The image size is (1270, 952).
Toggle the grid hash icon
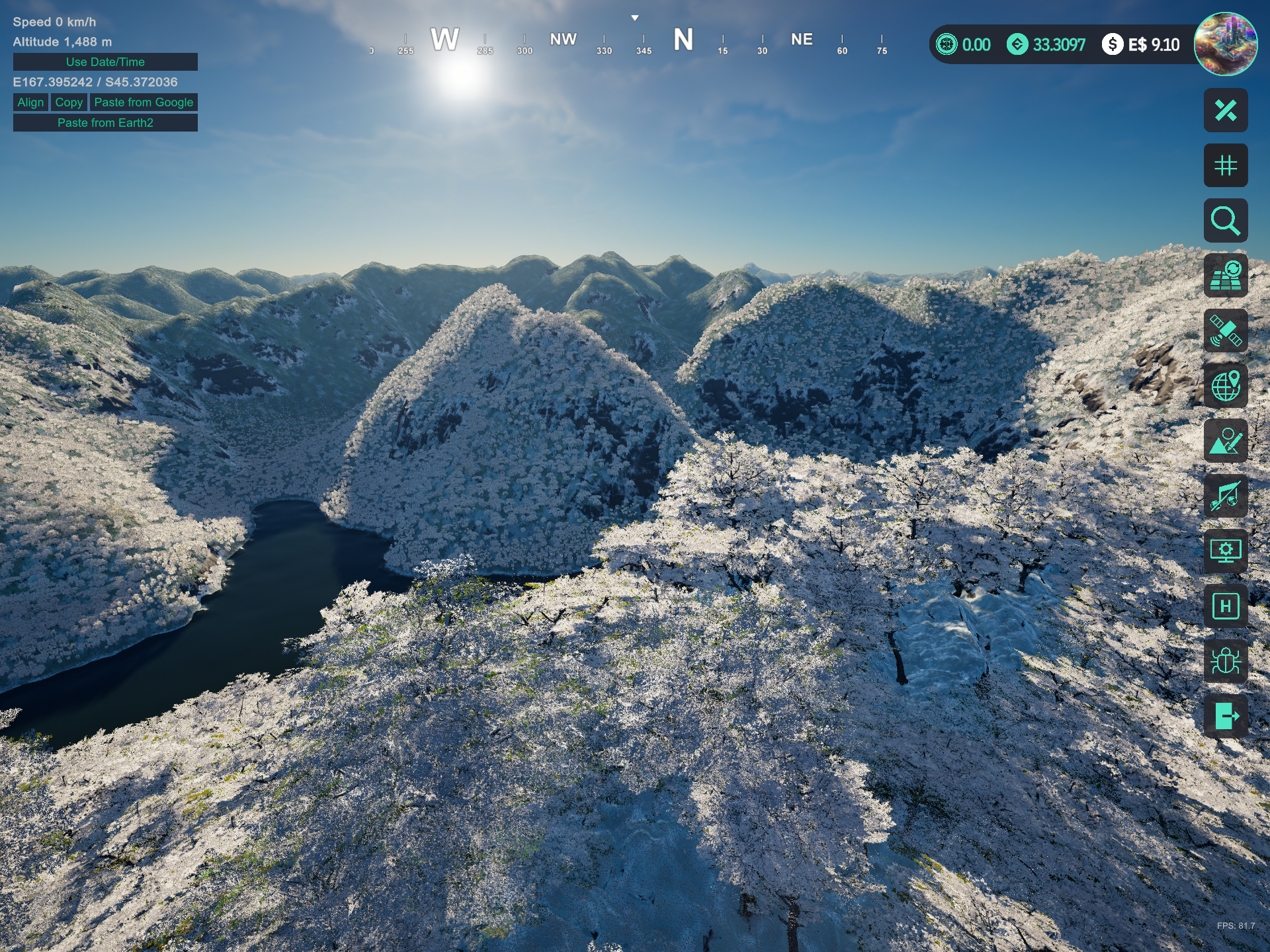(1225, 165)
